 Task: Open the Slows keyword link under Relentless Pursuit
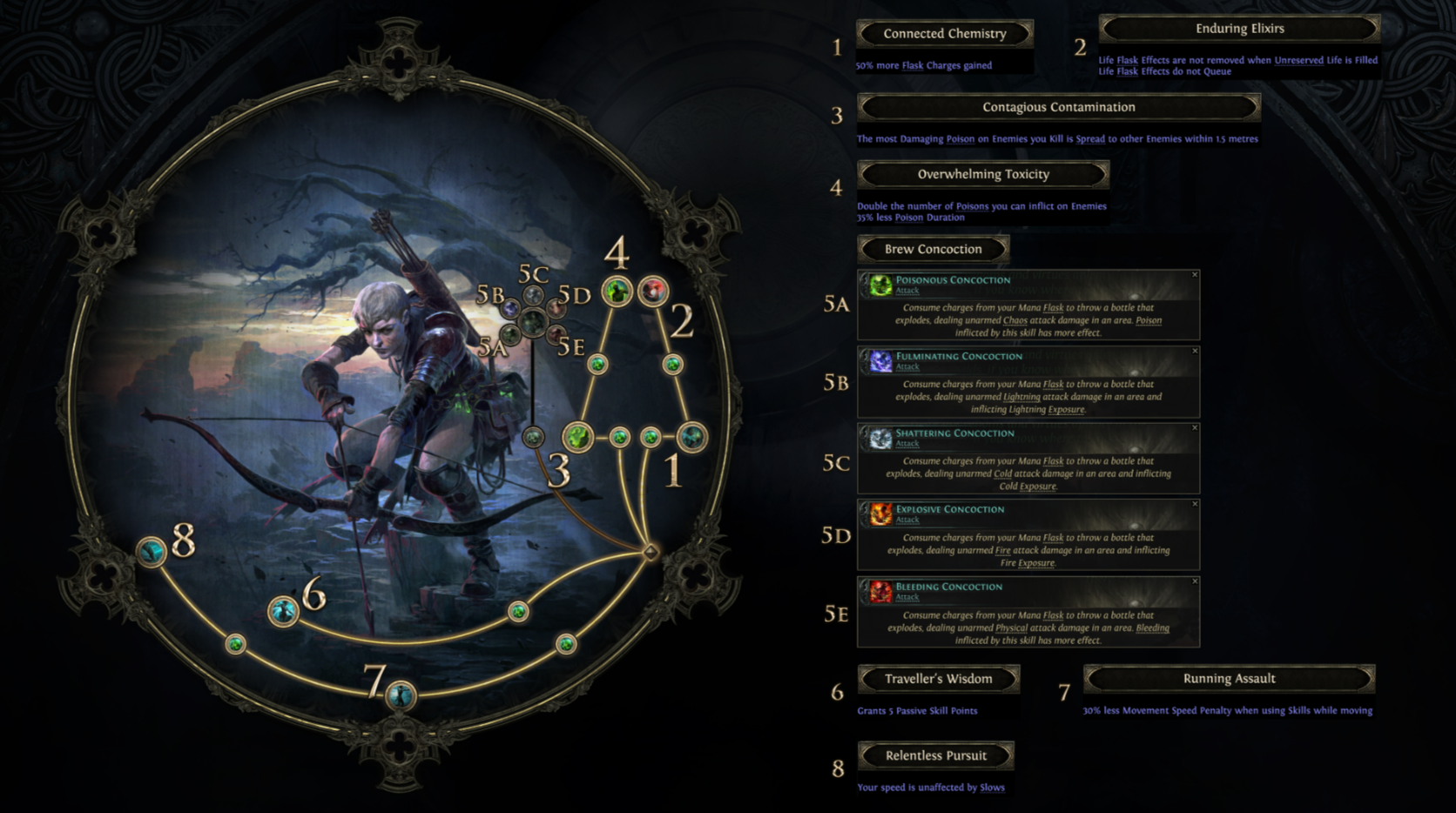[x=992, y=787]
